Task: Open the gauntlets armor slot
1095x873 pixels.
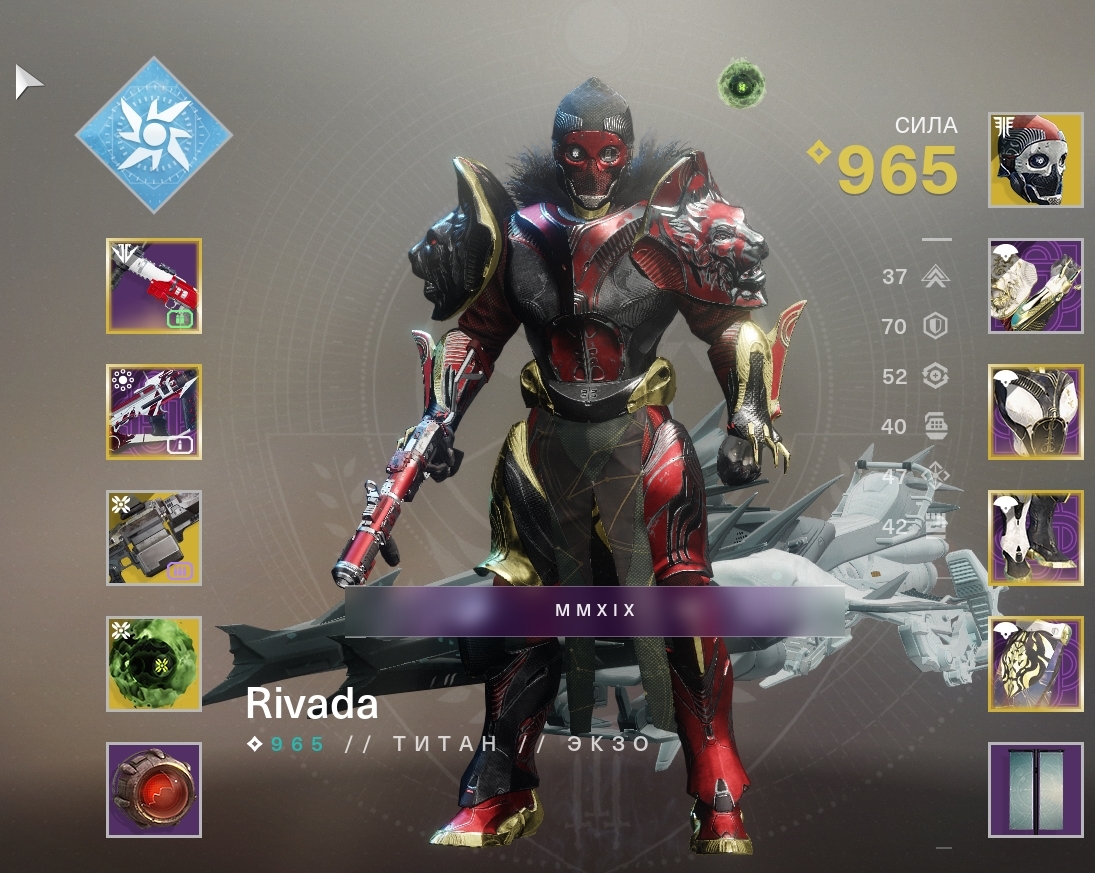Action: pyautogui.click(x=1036, y=286)
